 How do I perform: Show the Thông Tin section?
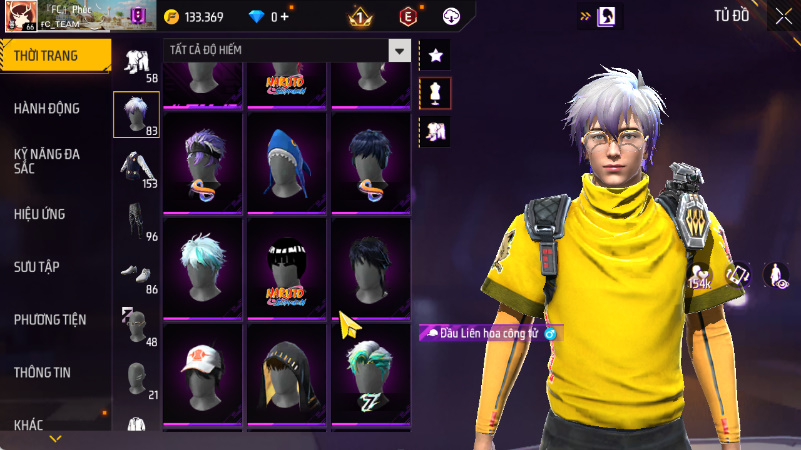coord(42,372)
